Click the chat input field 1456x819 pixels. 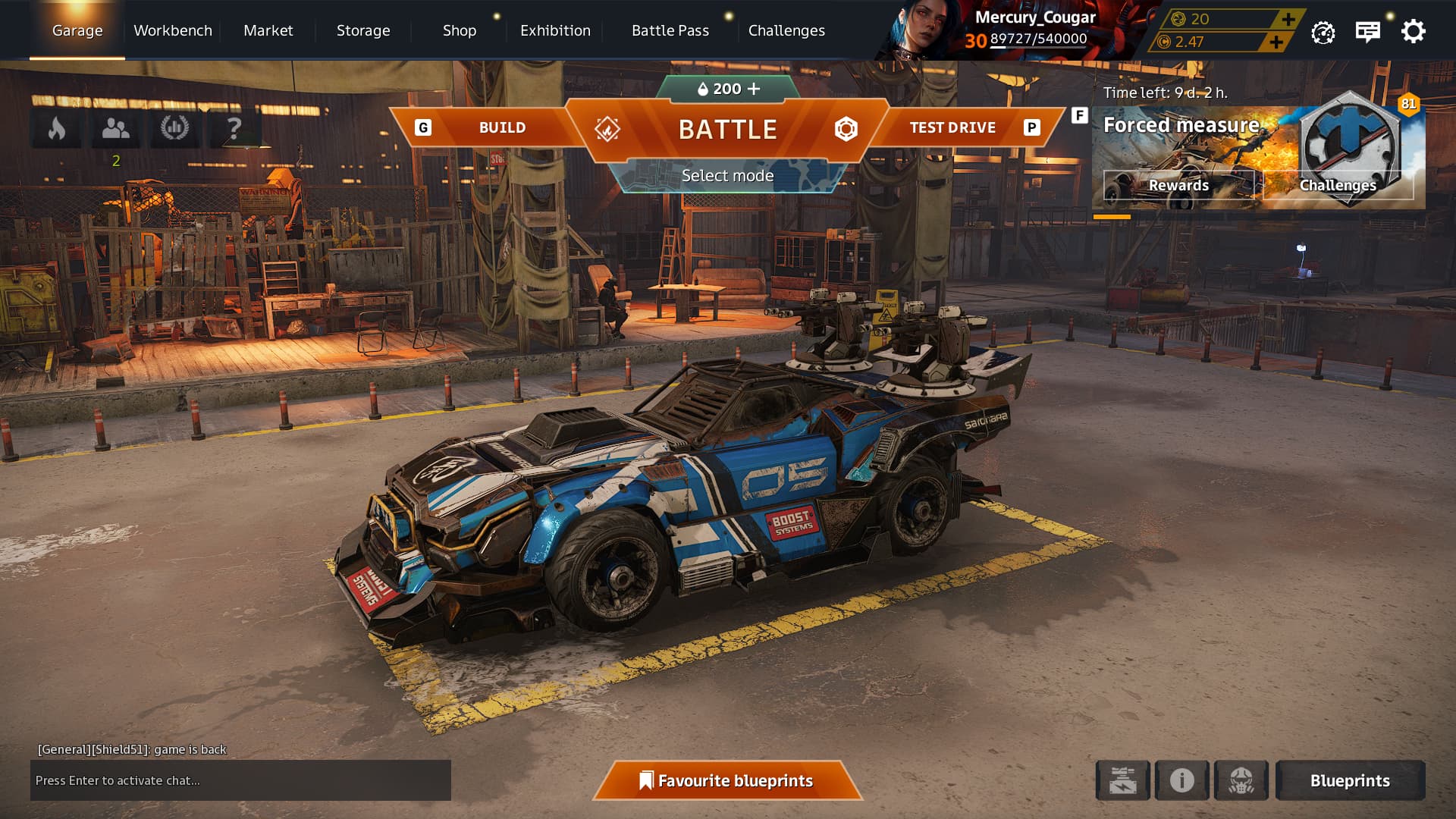(240, 780)
